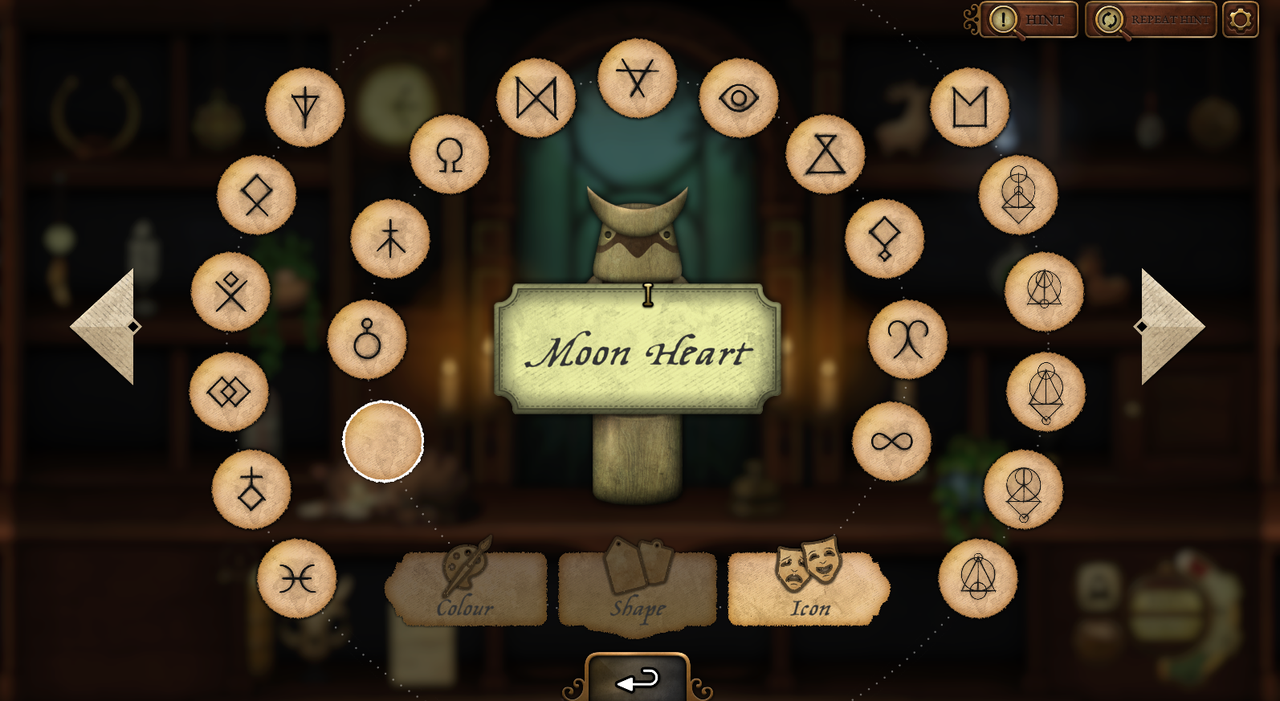Image resolution: width=1280 pixels, height=701 pixels.
Task: Select the blank empty icon disc
Action: click(383, 441)
